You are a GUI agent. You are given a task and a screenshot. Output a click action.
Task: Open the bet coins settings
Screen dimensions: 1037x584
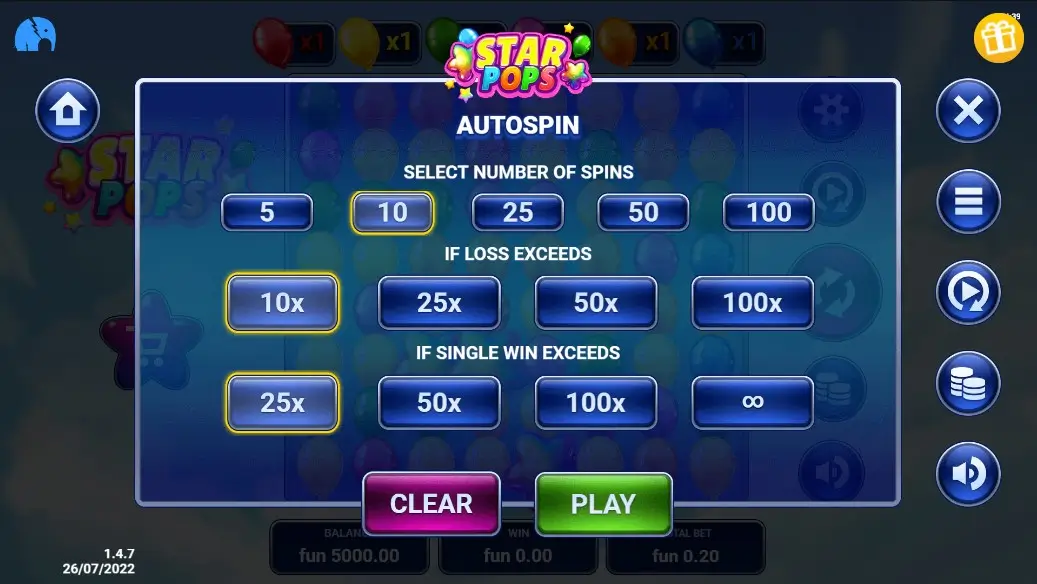click(968, 383)
